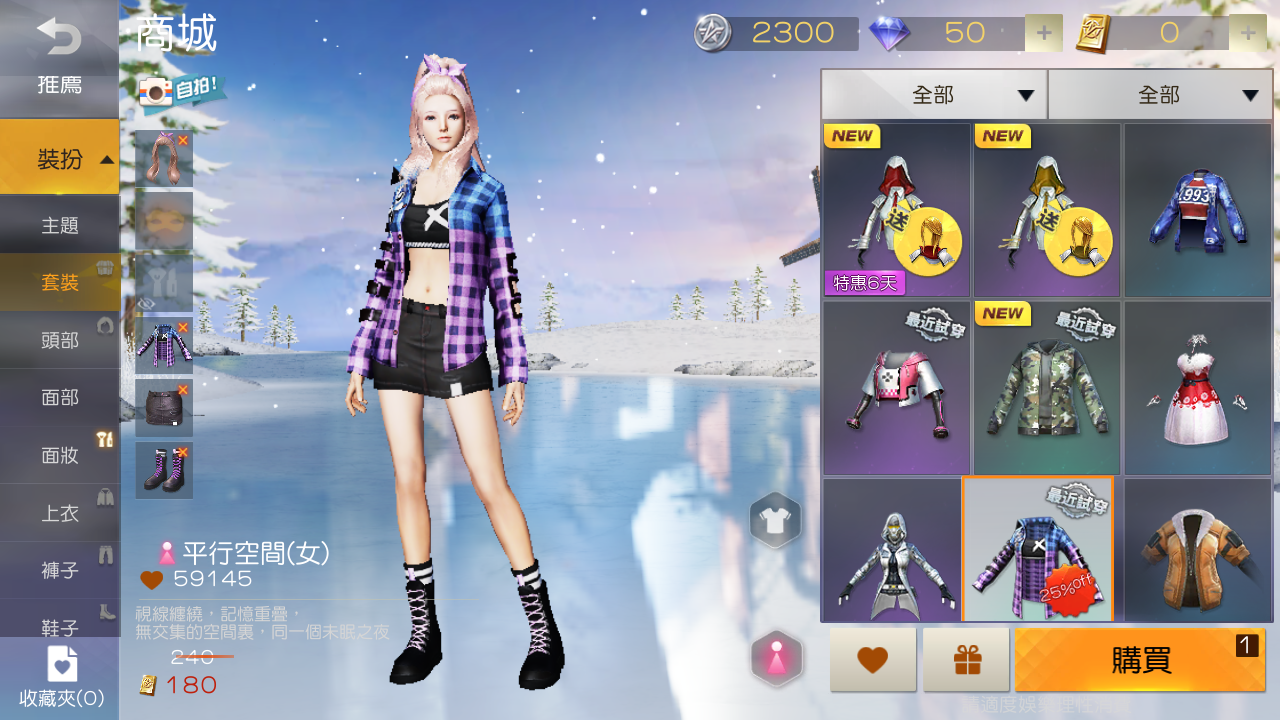Open the 收藏夾 favorites folder

[60, 678]
